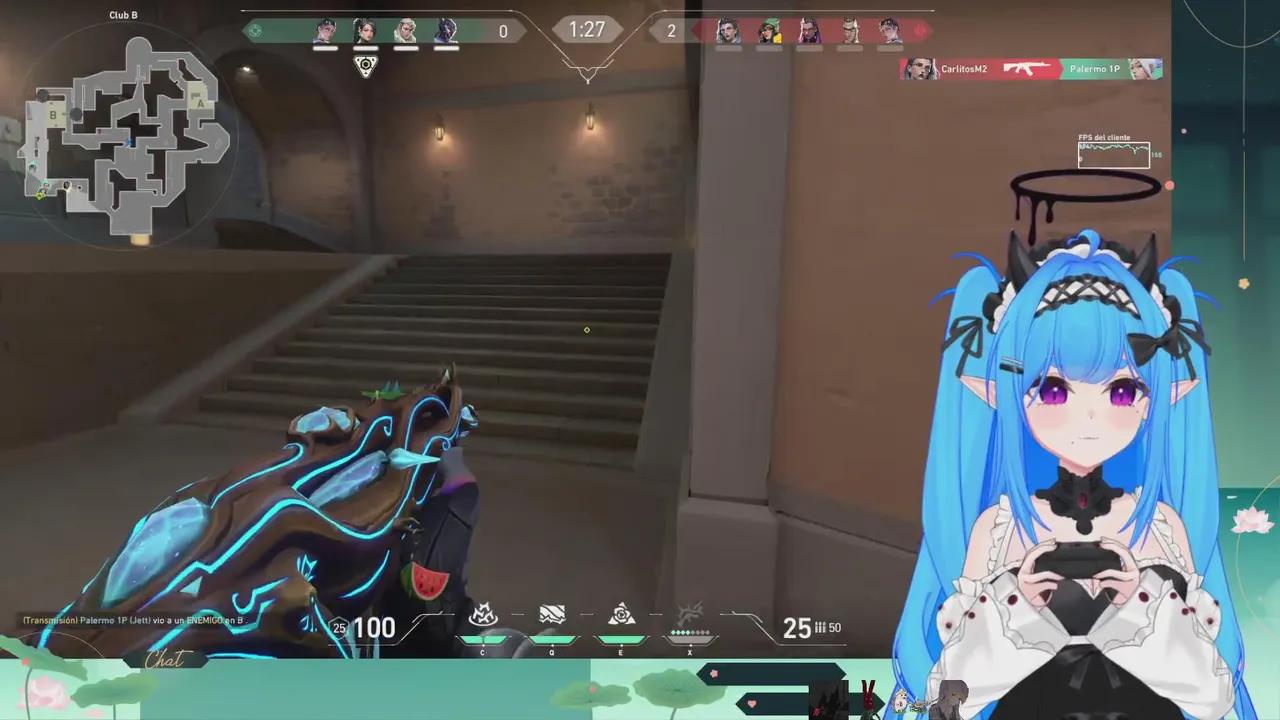The width and height of the screenshot is (1280, 720).
Task: Click the armor shield icon beside the health counter
Action: click(x=337, y=627)
